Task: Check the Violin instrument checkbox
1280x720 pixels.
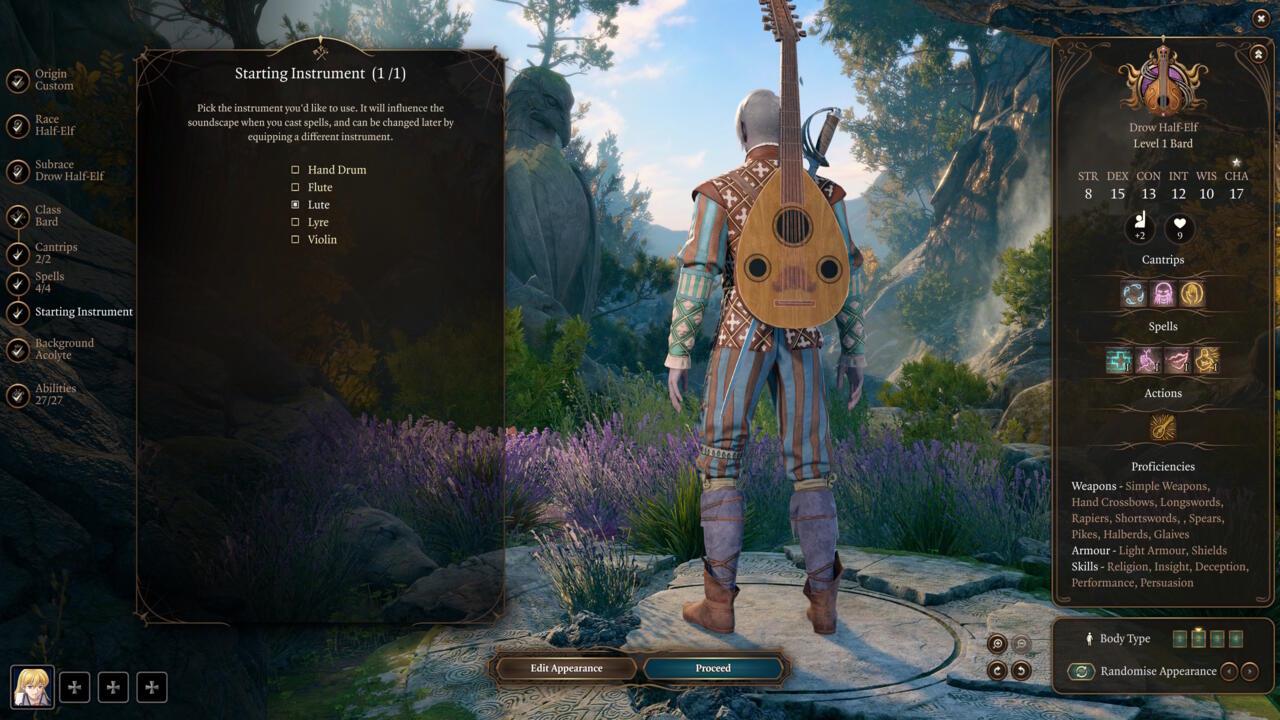Action: click(295, 239)
